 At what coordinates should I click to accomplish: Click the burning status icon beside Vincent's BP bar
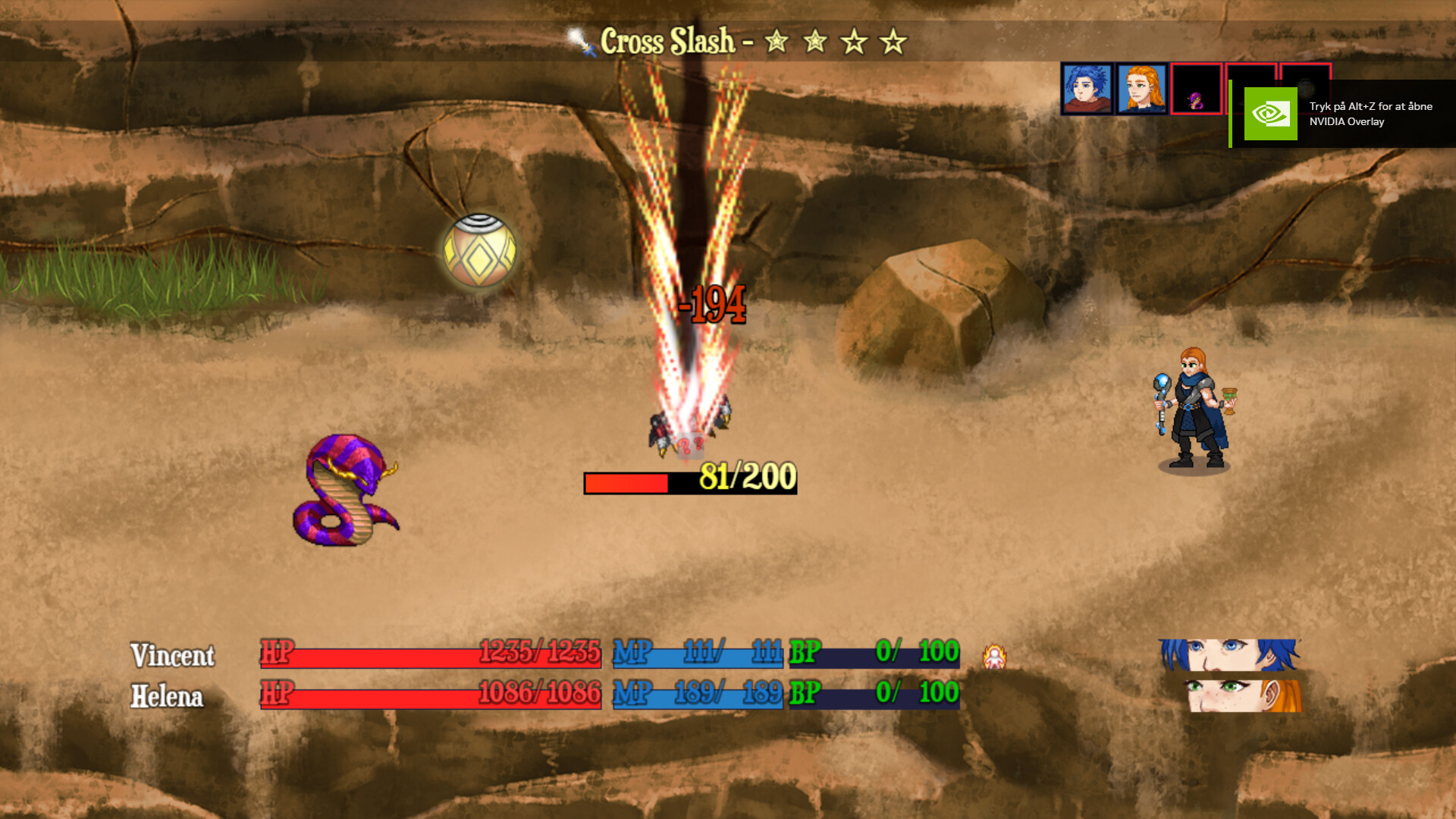(994, 654)
